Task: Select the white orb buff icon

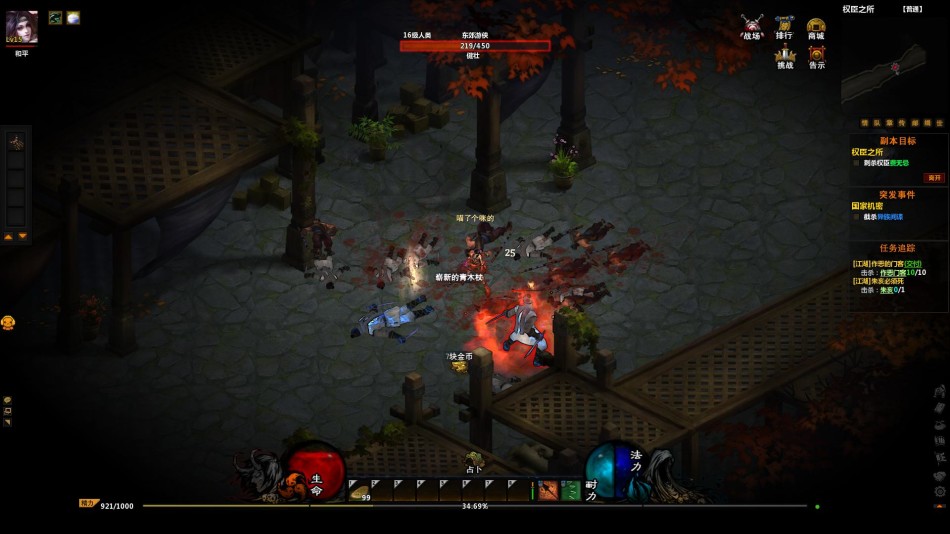Action: coord(73,18)
